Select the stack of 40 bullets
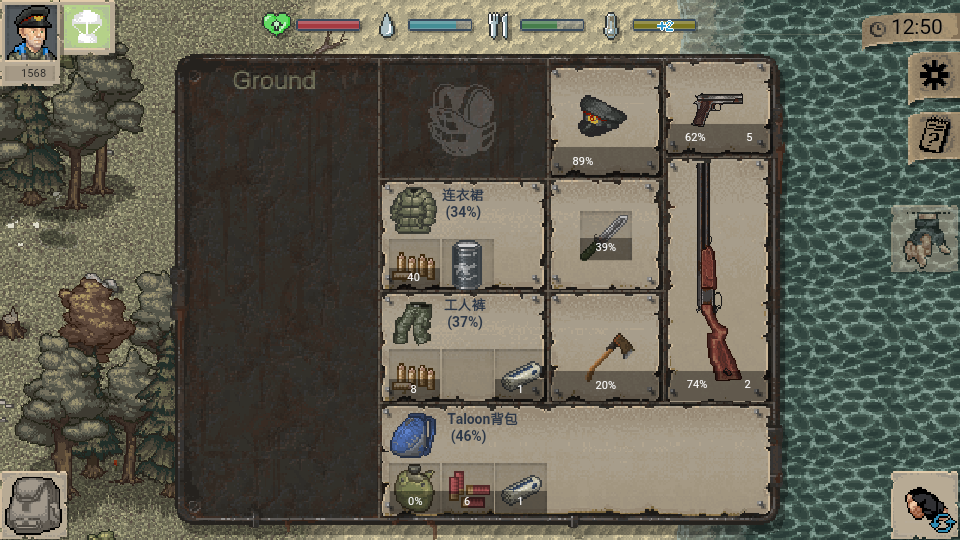960x540 pixels. pyautogui.click(x=414, y=265)
